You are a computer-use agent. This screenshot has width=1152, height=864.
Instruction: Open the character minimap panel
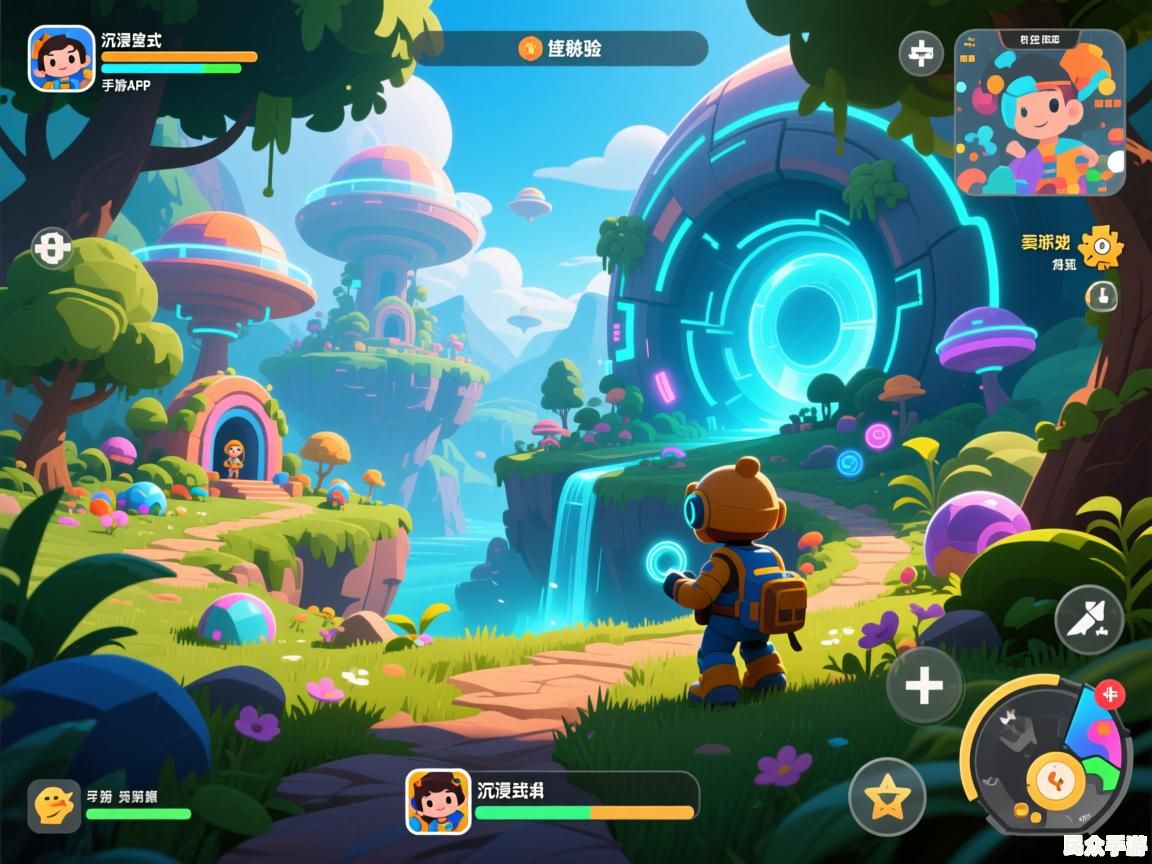1039,112
